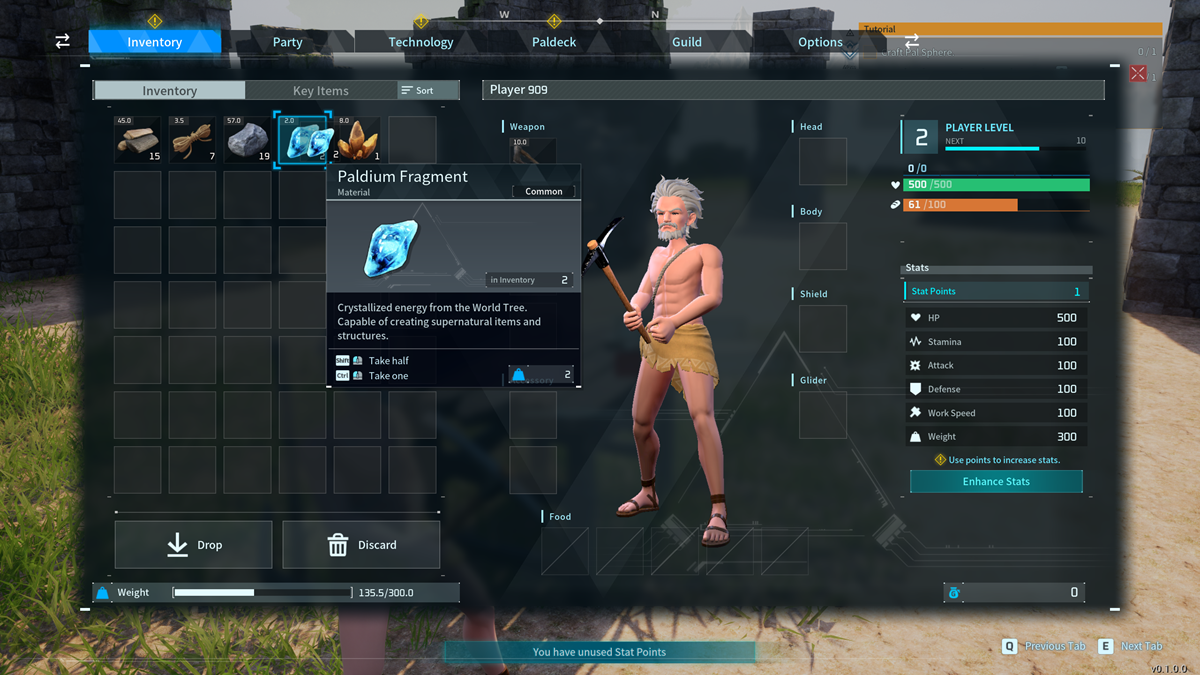Select the stone stack slot
This screenshot has height=675, width=1200.
(248, 140)
